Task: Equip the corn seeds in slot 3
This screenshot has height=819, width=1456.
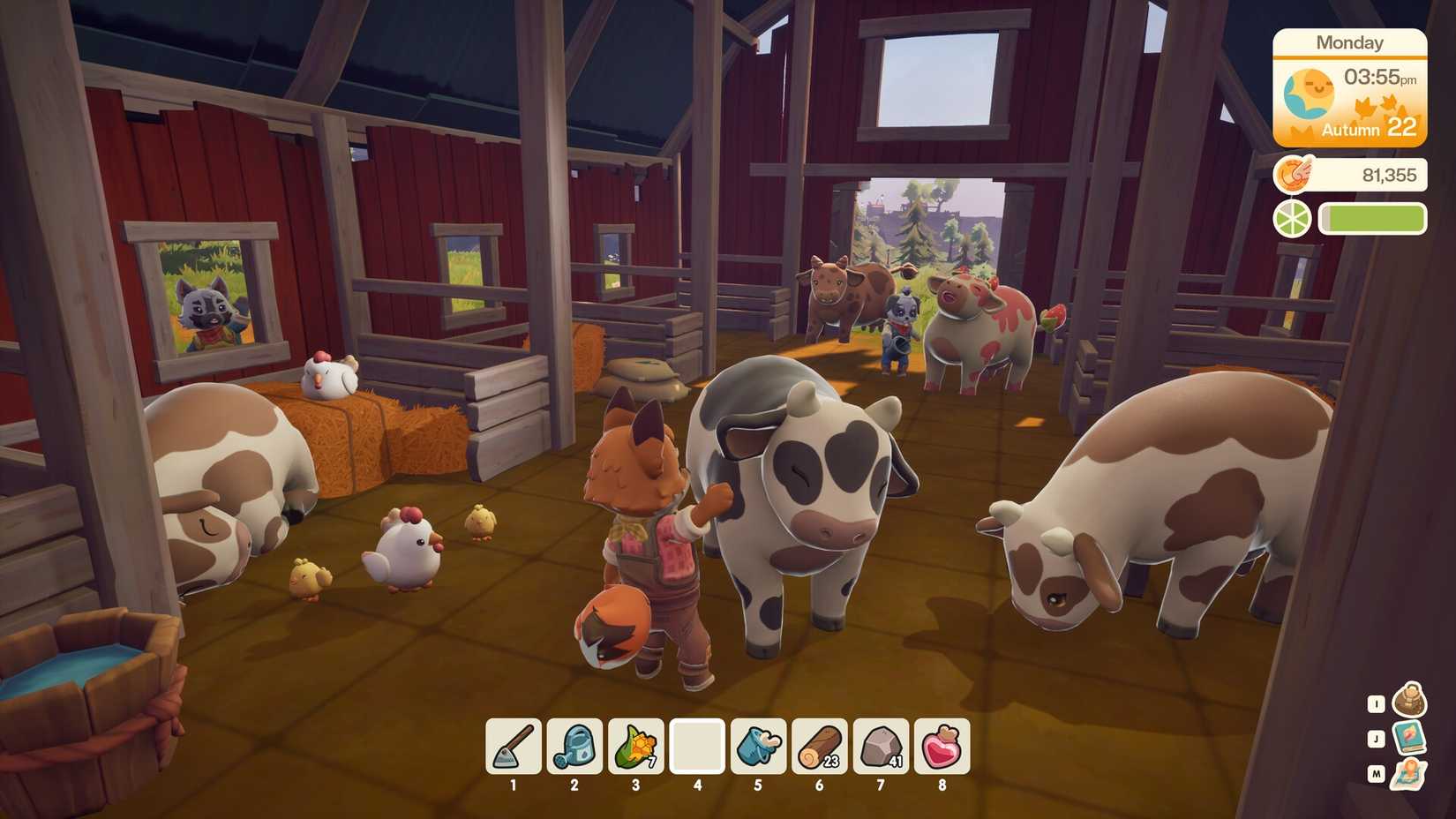Action: (x=636, y=746)
